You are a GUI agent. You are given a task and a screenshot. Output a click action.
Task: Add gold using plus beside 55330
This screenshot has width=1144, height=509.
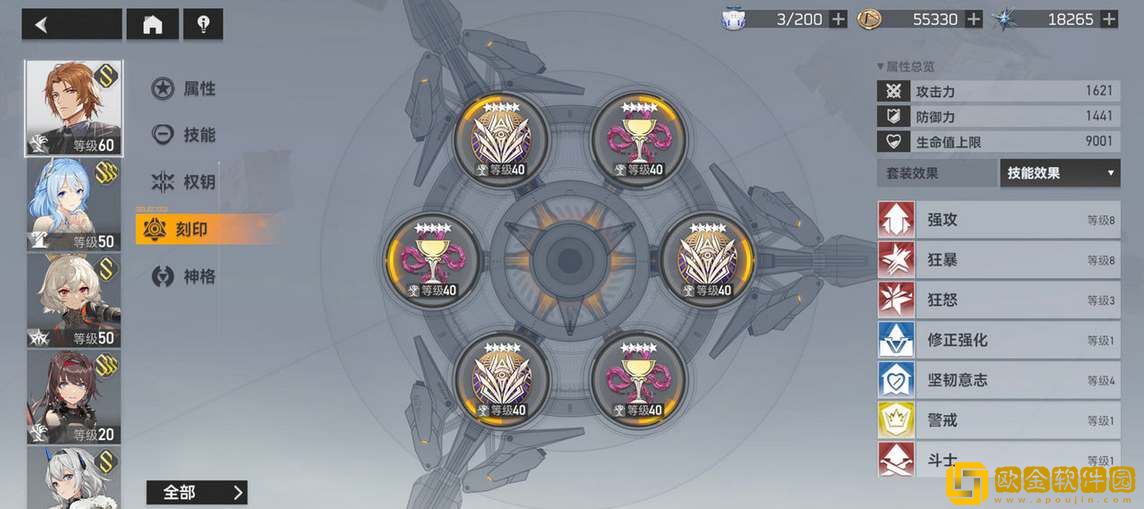[x=973, y=19]
